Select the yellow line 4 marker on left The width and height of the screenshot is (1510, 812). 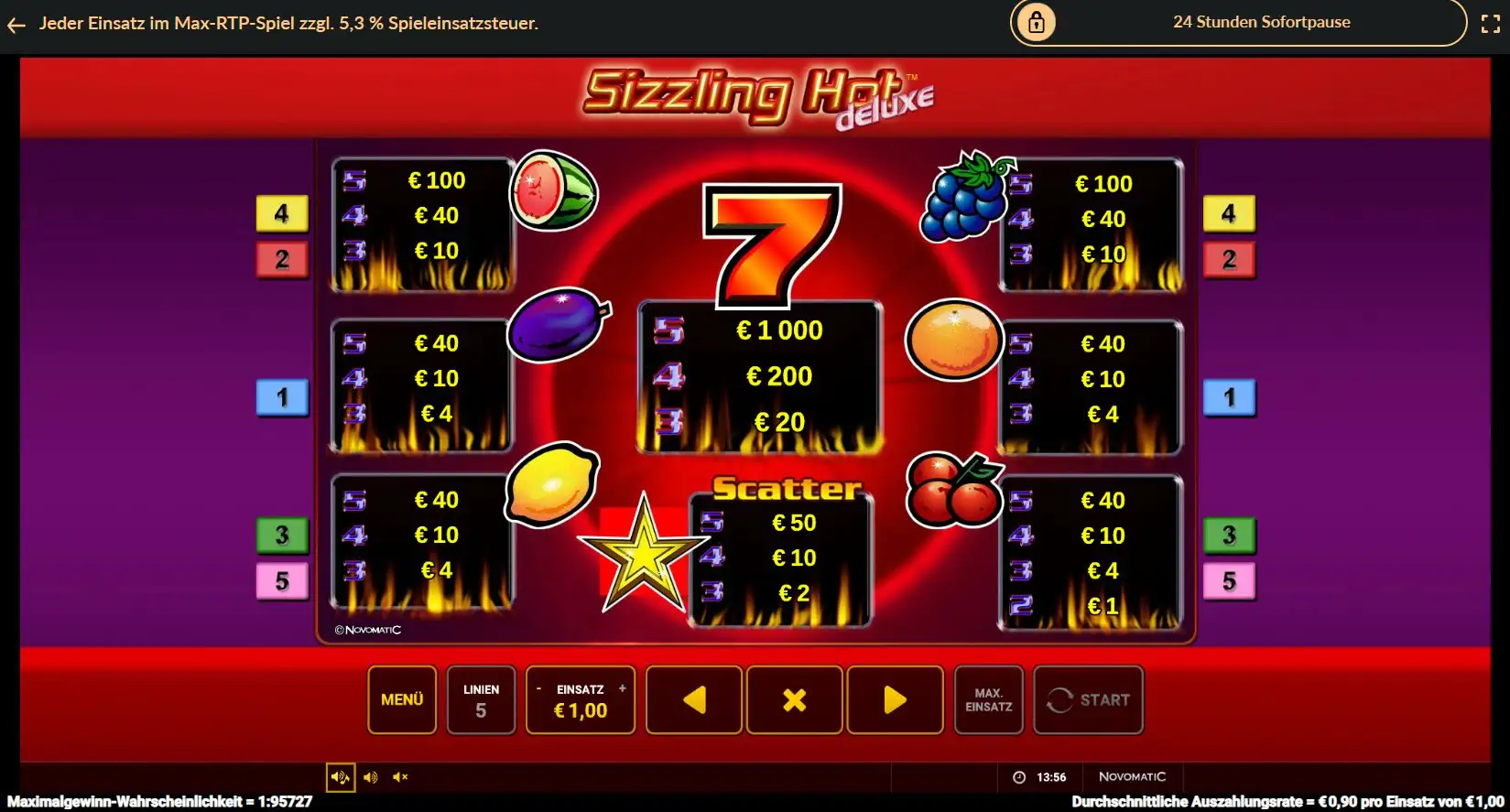click(282, 213)
